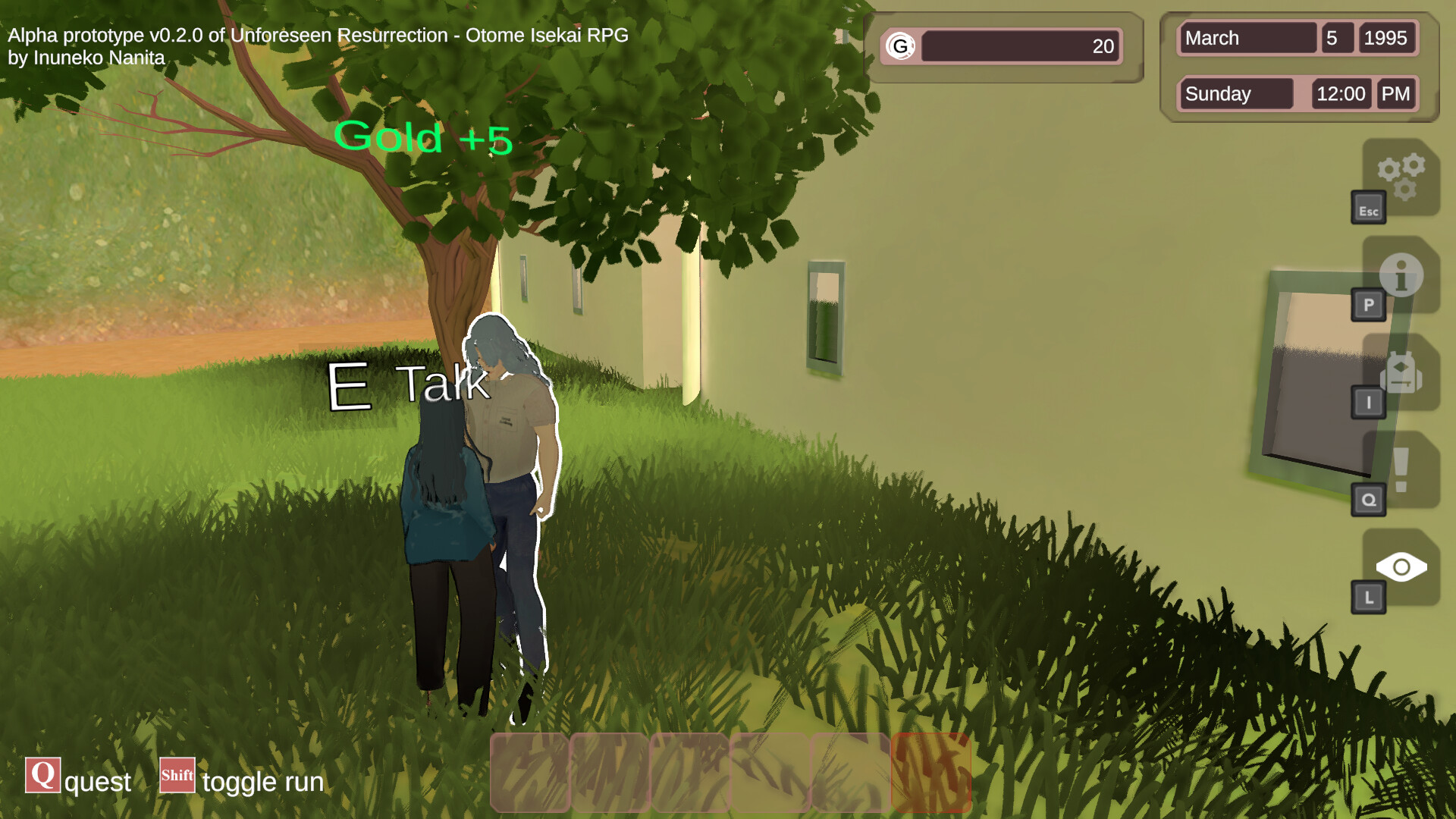The width and height of the screenshot is (1456, 819).
Task: Open the Sunday weekday selector
Action: pyautogui.click(x=1235, y=94)
